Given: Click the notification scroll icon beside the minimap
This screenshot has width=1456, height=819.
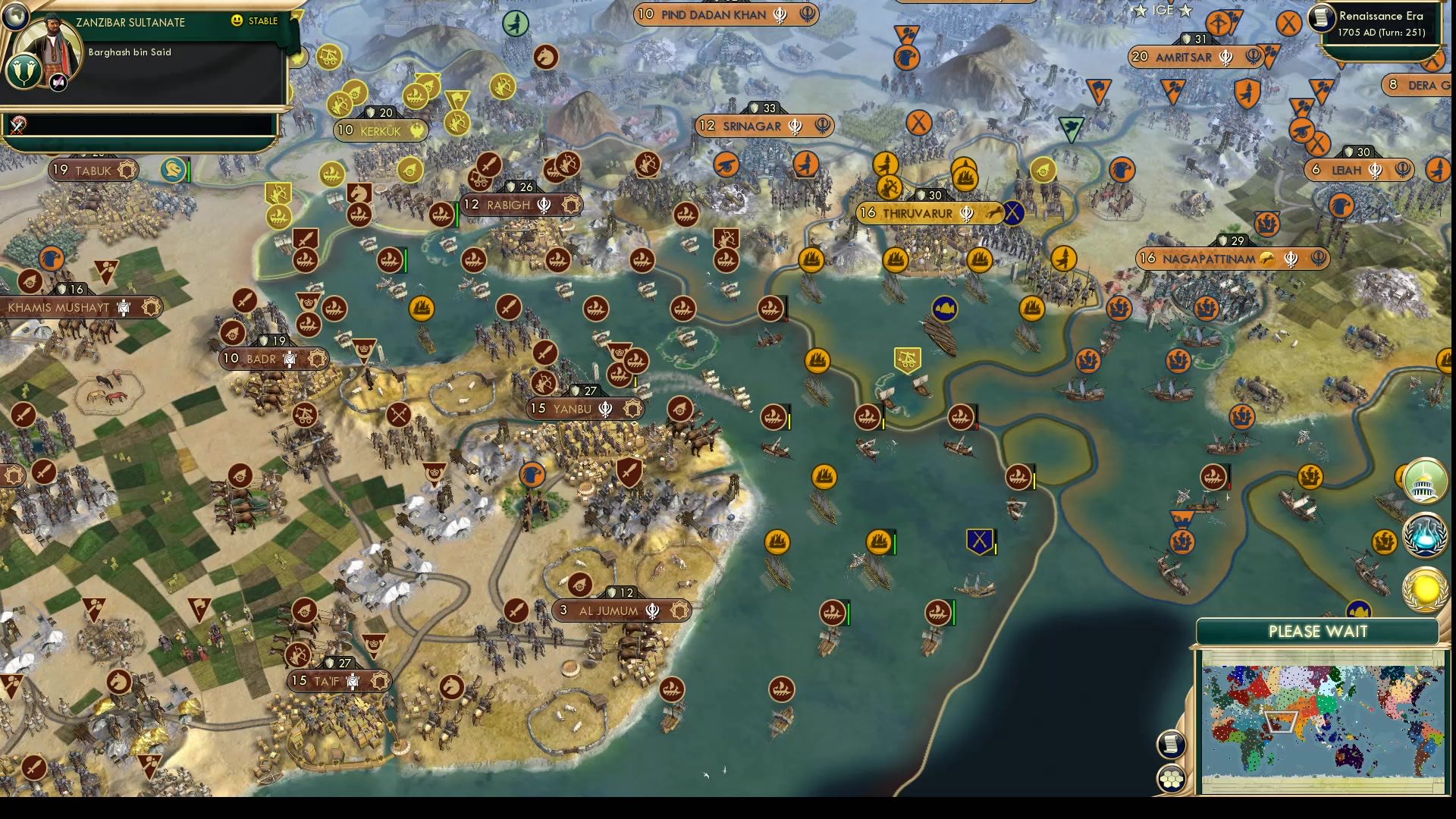Looking at the screenshot, I should point(1172,743).
